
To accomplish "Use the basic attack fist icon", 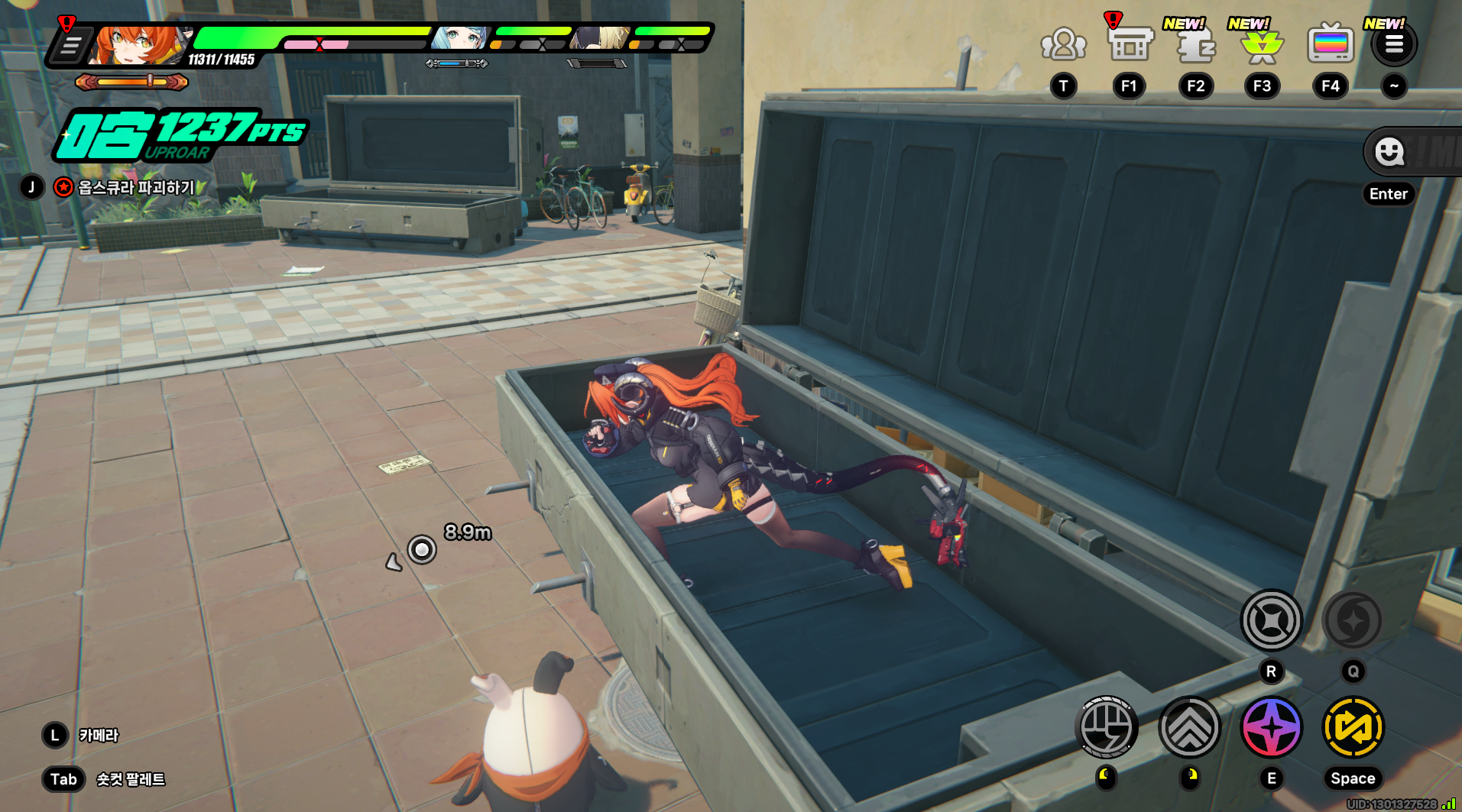I will [x=1106, y=727].
